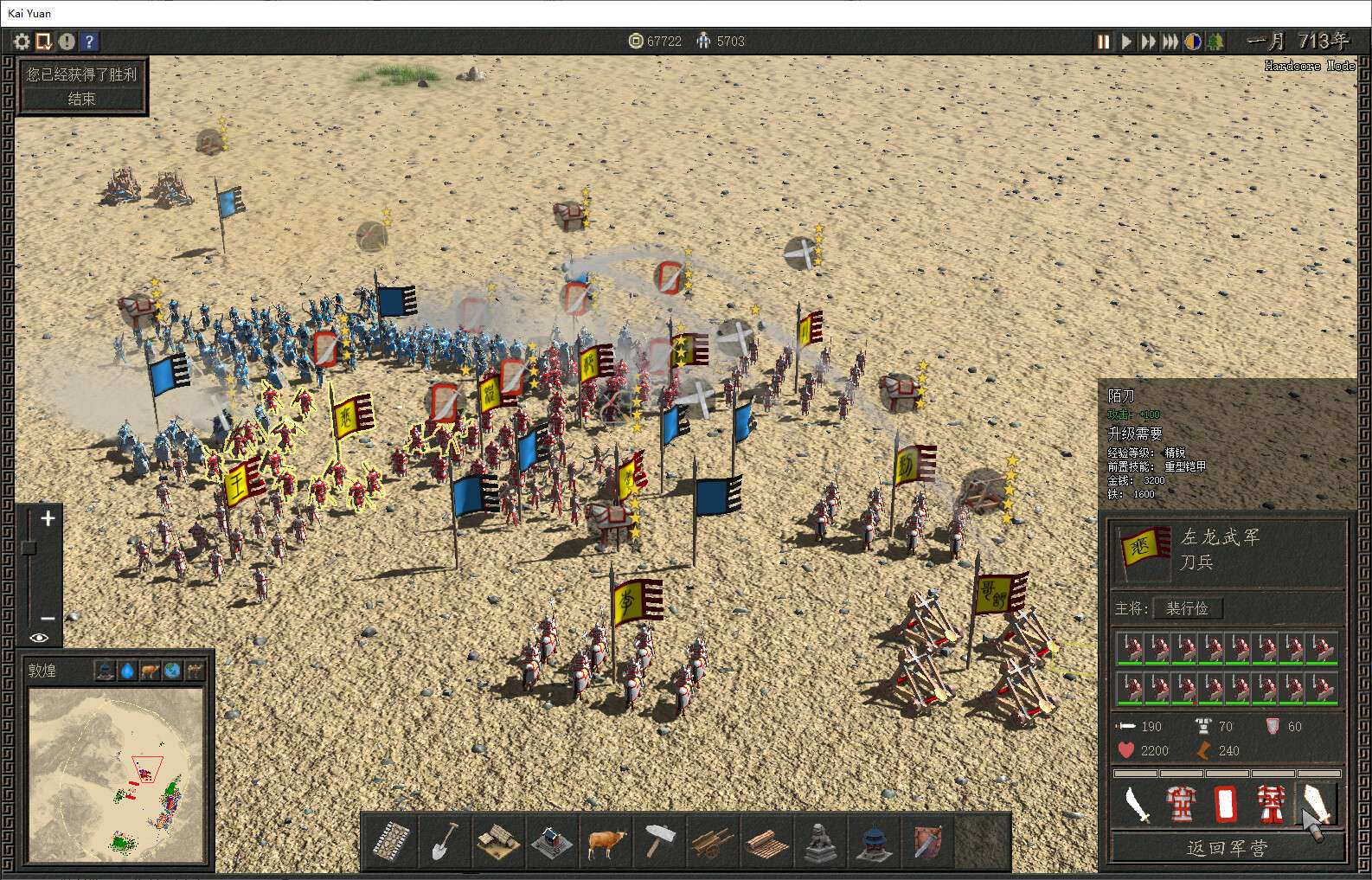Open the shield and sword military category
This screenshot has width=1372, height=880.
coord(926,840)
